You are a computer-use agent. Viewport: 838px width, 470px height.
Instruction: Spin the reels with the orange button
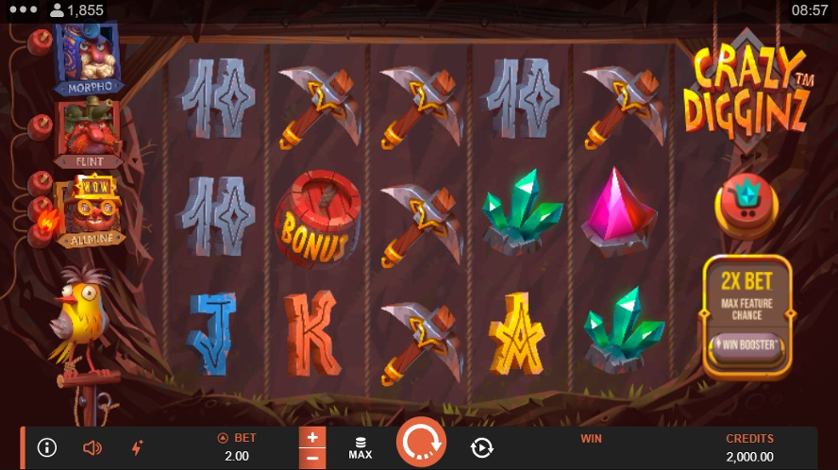(421, 442)
